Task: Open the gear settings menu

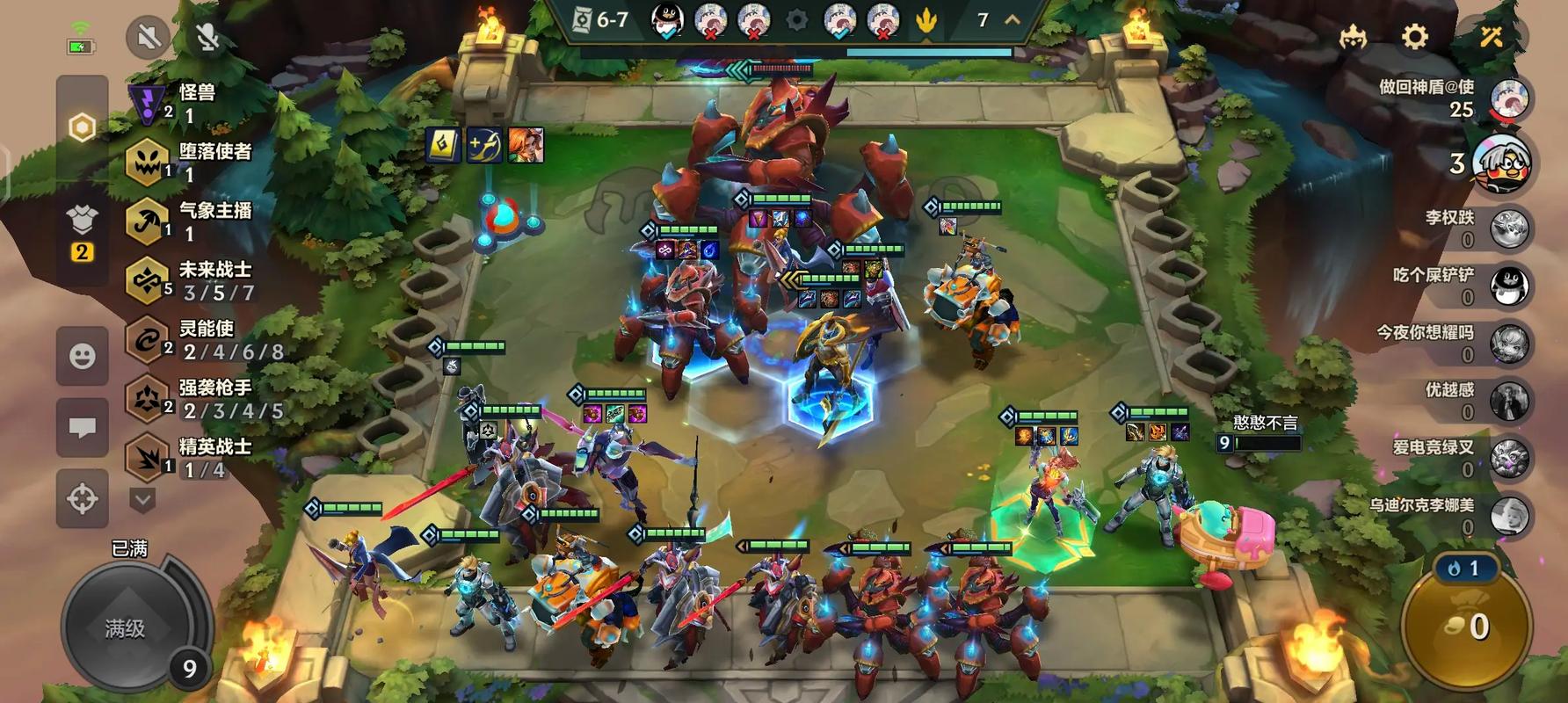Action: 1414,37
